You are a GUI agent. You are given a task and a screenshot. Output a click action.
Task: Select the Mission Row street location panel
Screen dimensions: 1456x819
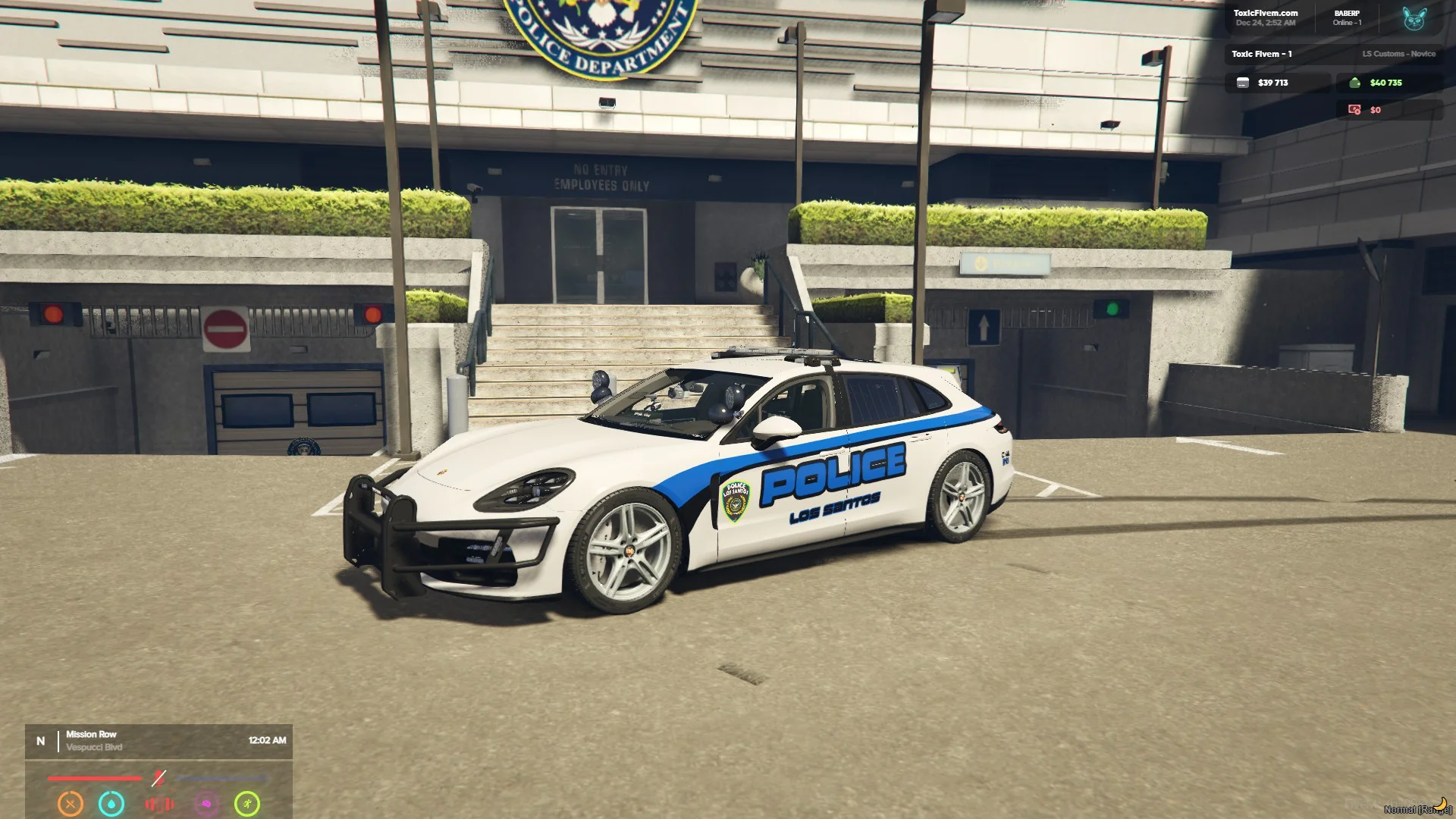tap(158, 741)
